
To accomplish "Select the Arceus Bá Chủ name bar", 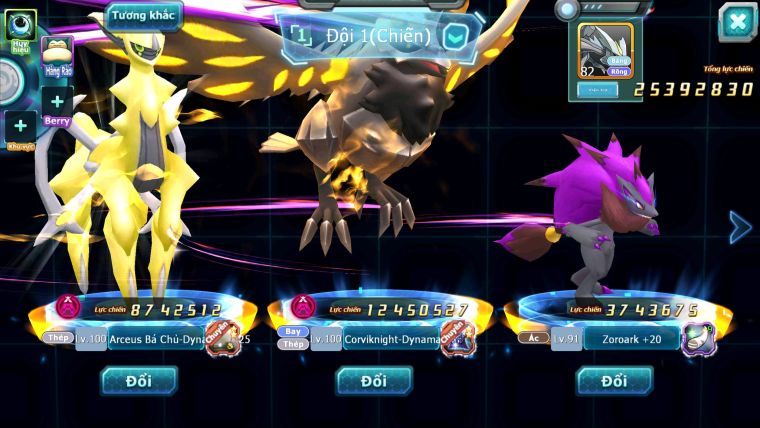I will pyautogui.click(x=150, y=339).
